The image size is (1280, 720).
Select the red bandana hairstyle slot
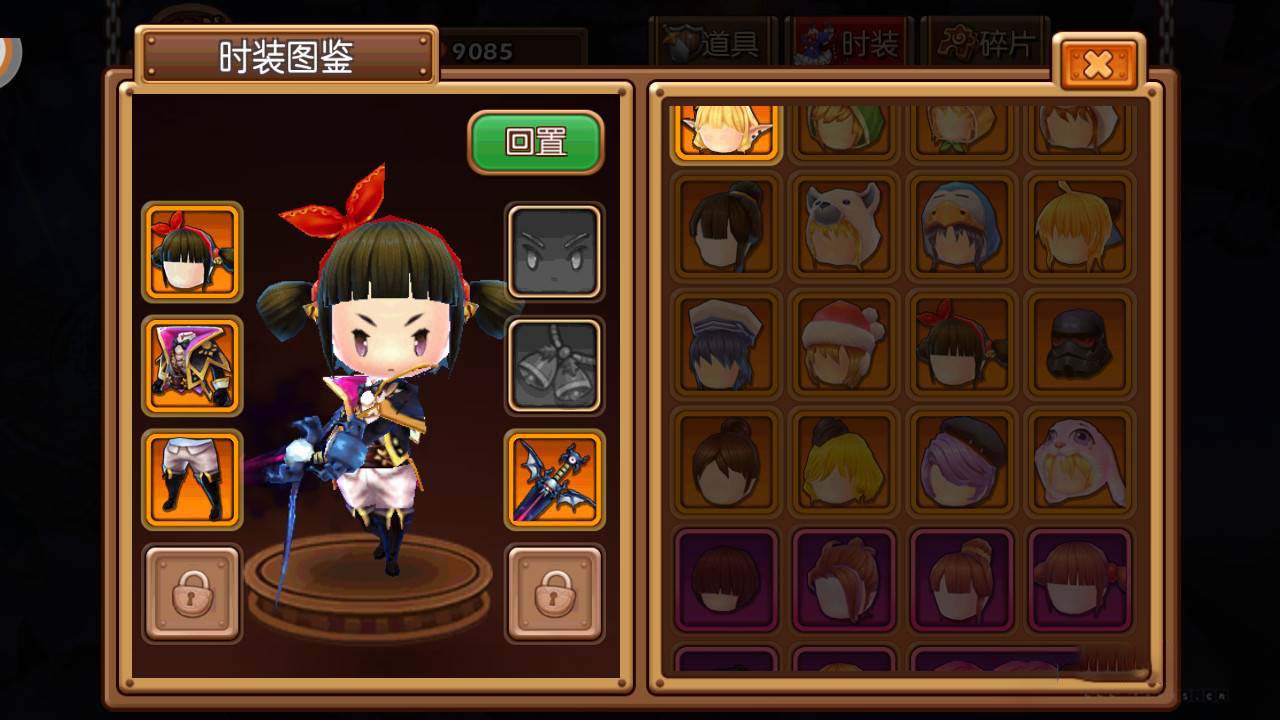192,251
